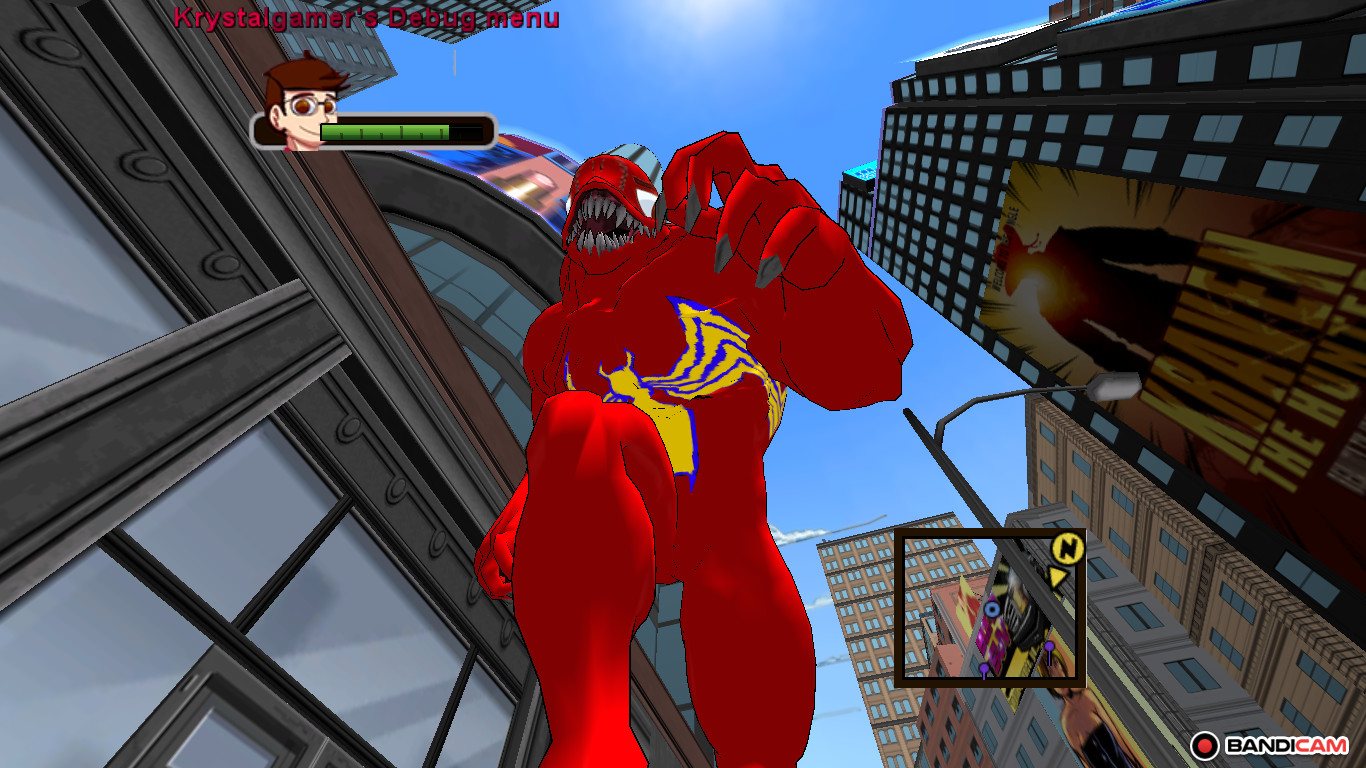The image size is (1366, 768).
Task: Select the blue player marker on the minimap
Action: click(x=991, y=610)
